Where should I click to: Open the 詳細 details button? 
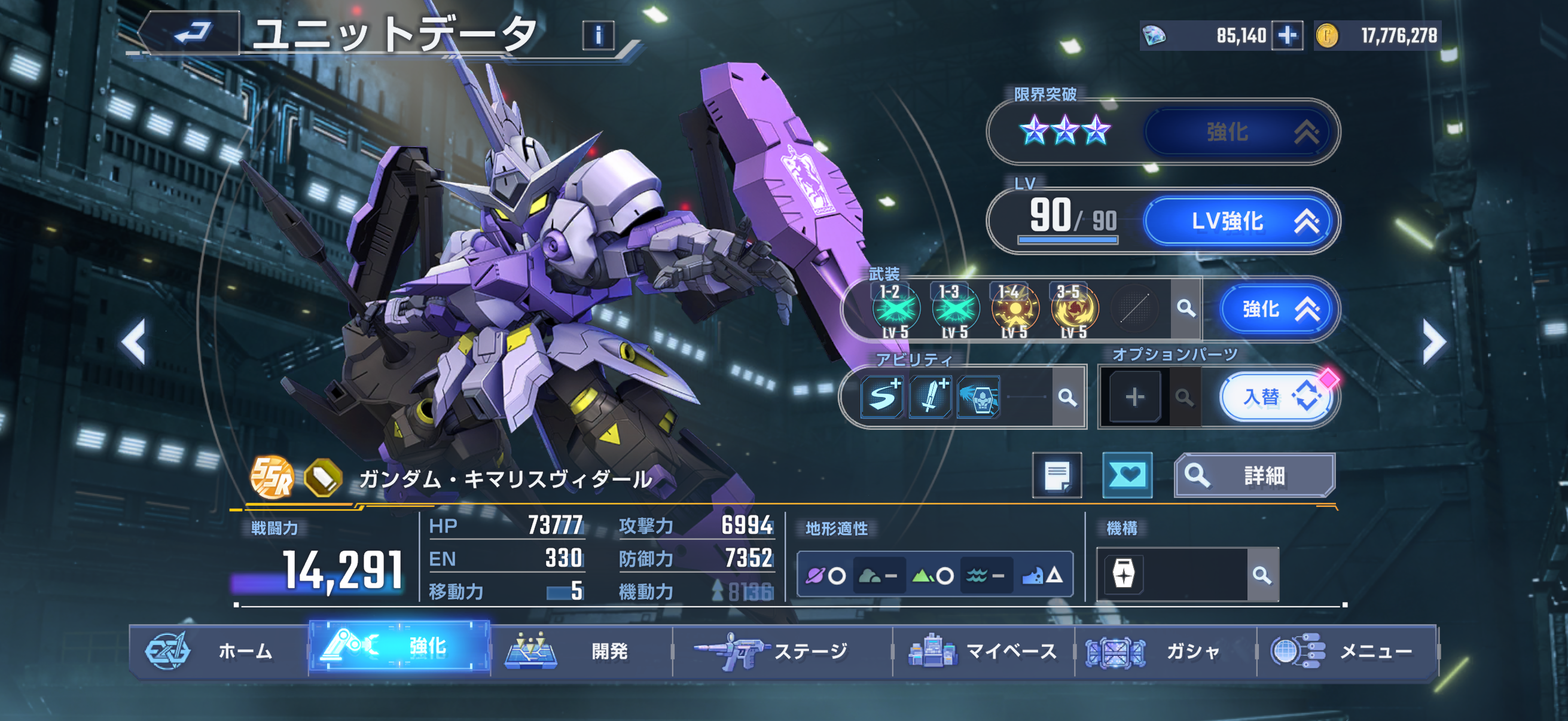pyautogui.click(x=1254, y=475)
